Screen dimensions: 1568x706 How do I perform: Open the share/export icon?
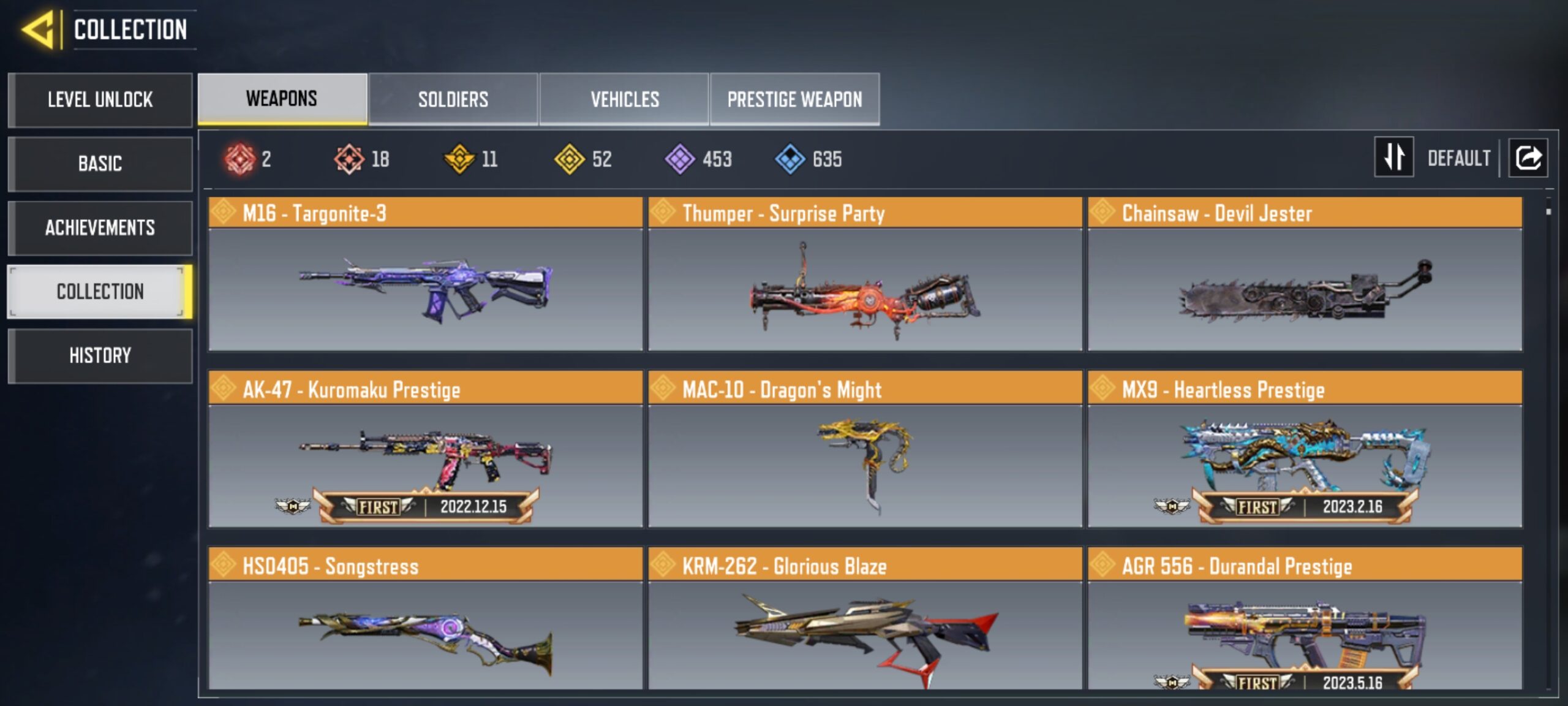tap(1528, 158)
